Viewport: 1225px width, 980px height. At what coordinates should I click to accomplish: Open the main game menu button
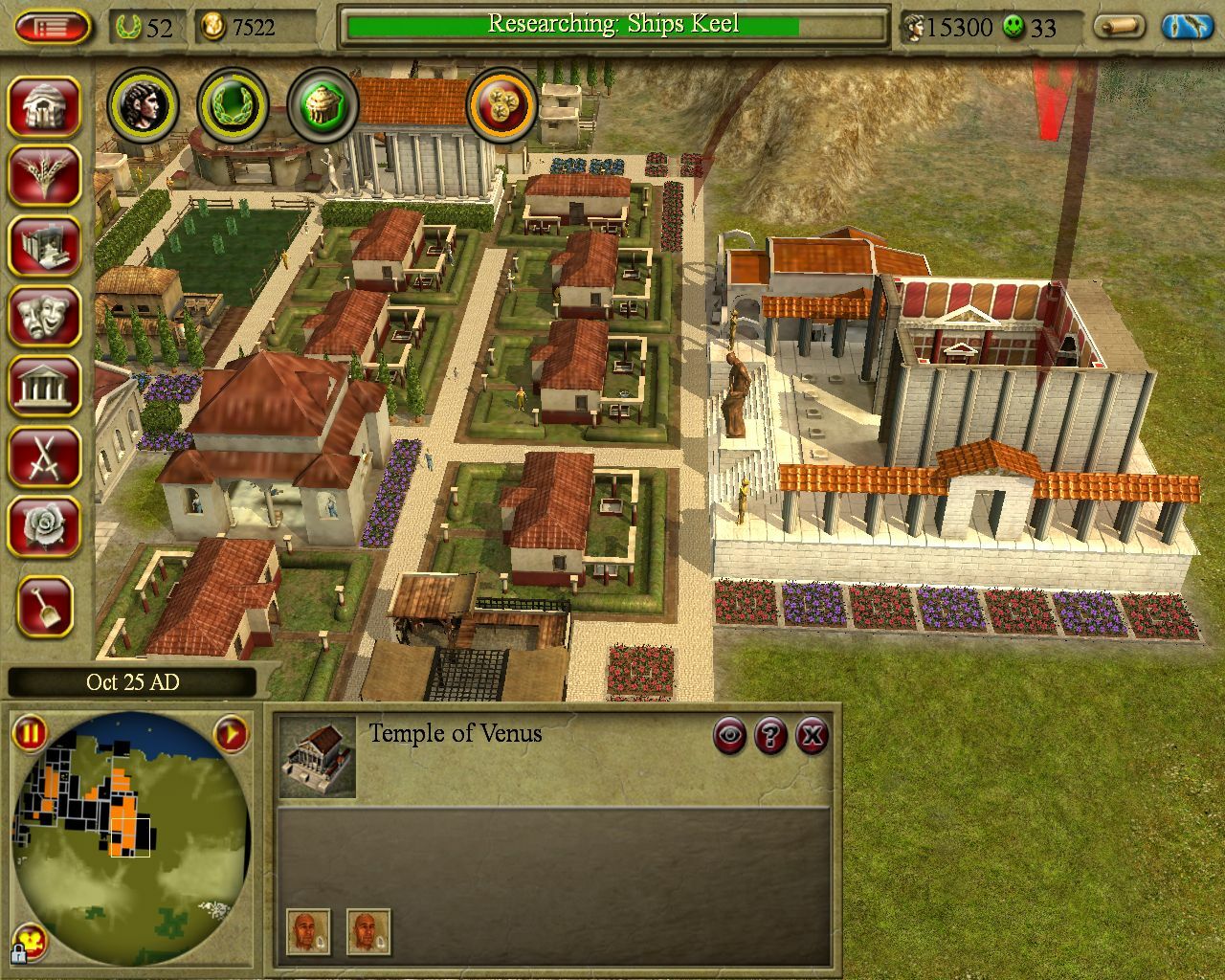(x=52, y=26)
